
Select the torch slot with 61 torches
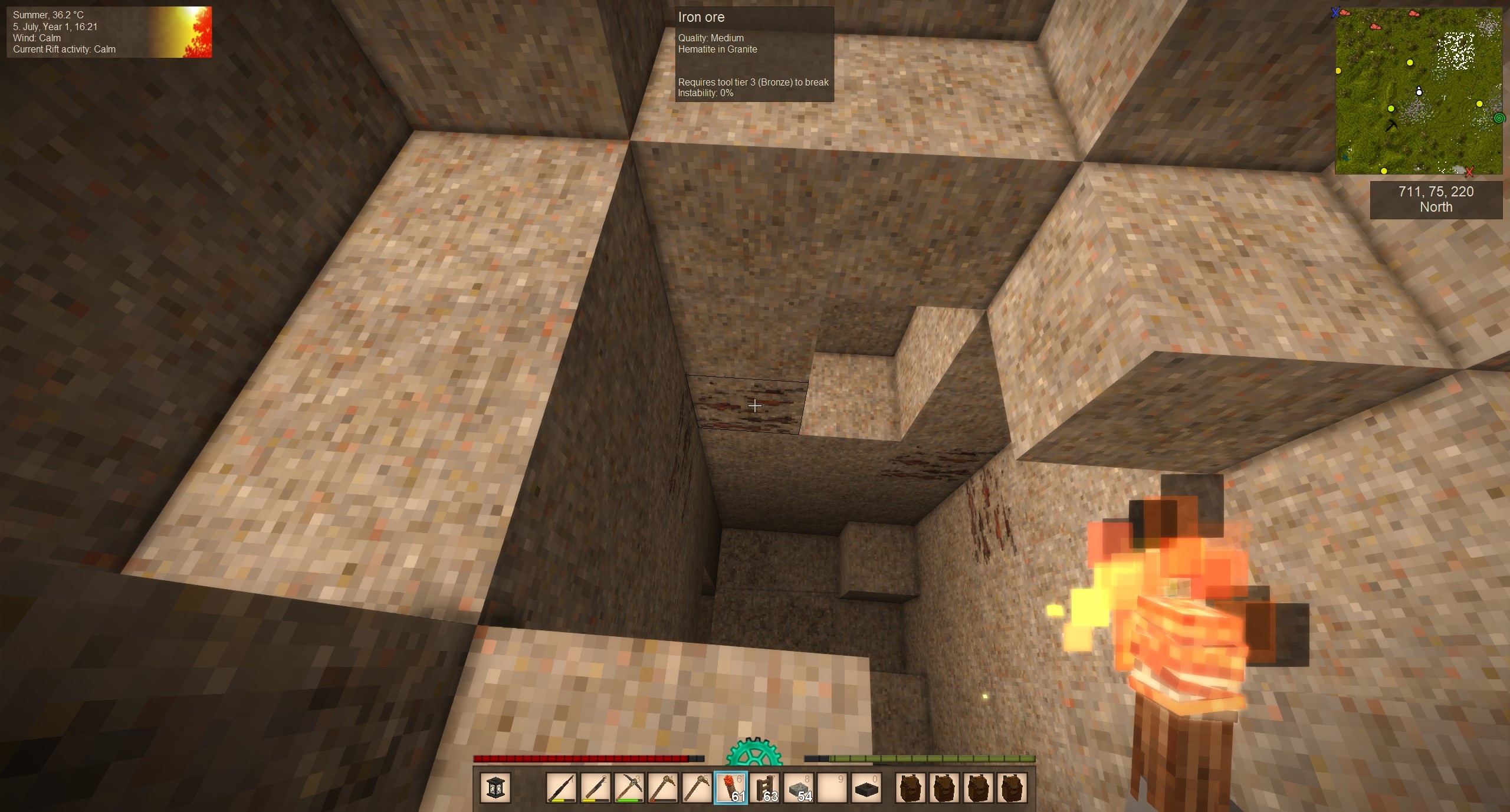(731, 787)
